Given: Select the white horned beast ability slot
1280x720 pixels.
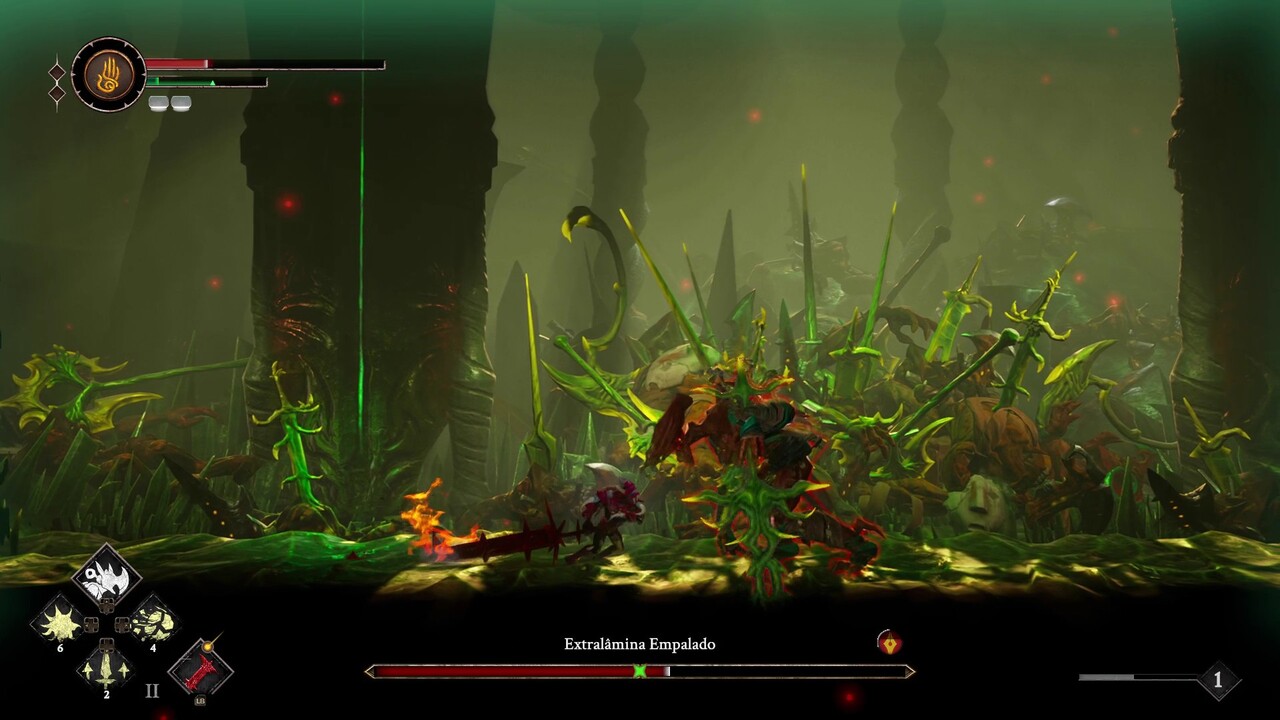Looking at the screenshot, I should pos(106,578).
